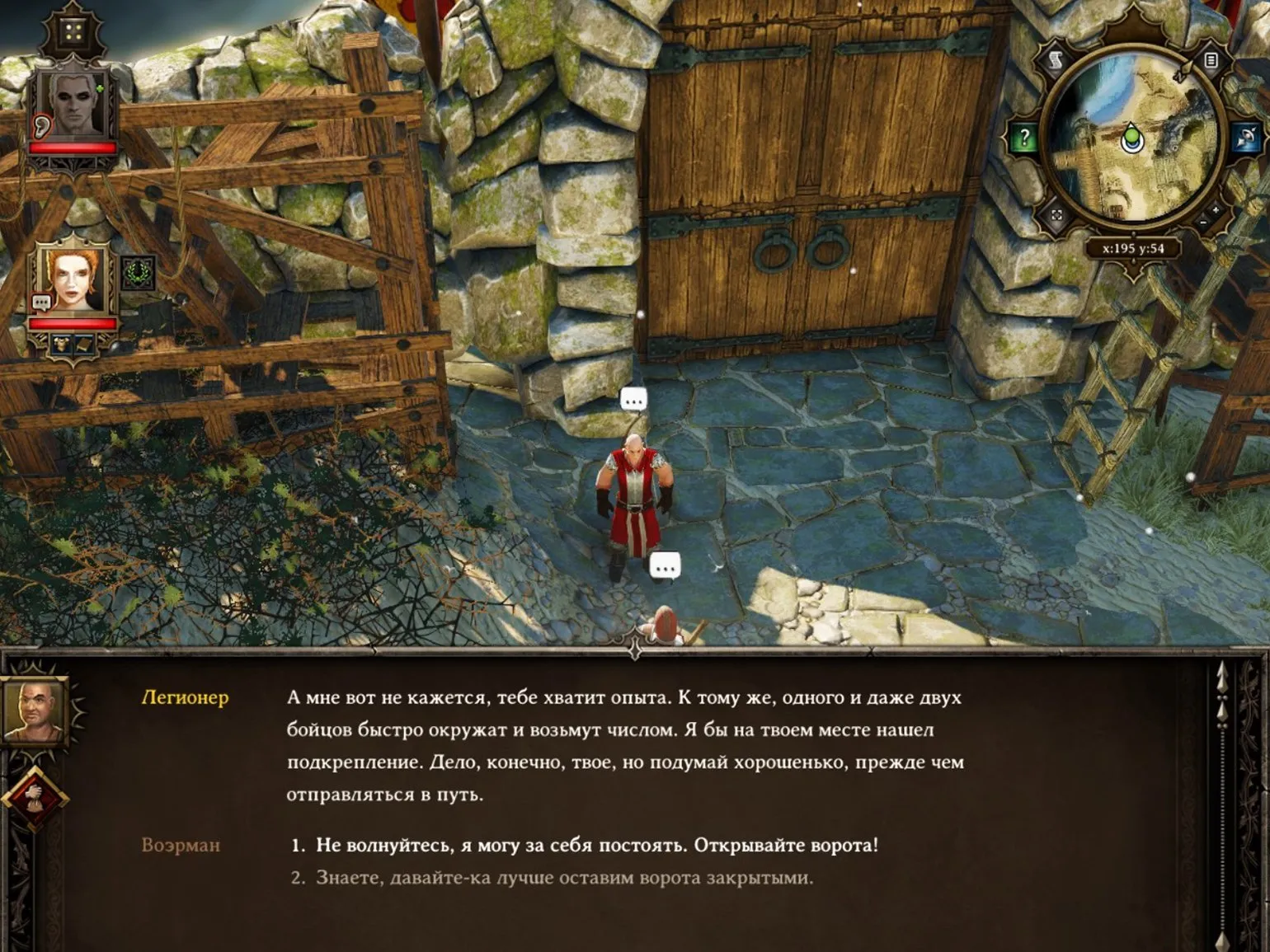This screenshot has width=1270, height=952.
Task: Choose reply one: open the gates
Action: tap(597, 845)
